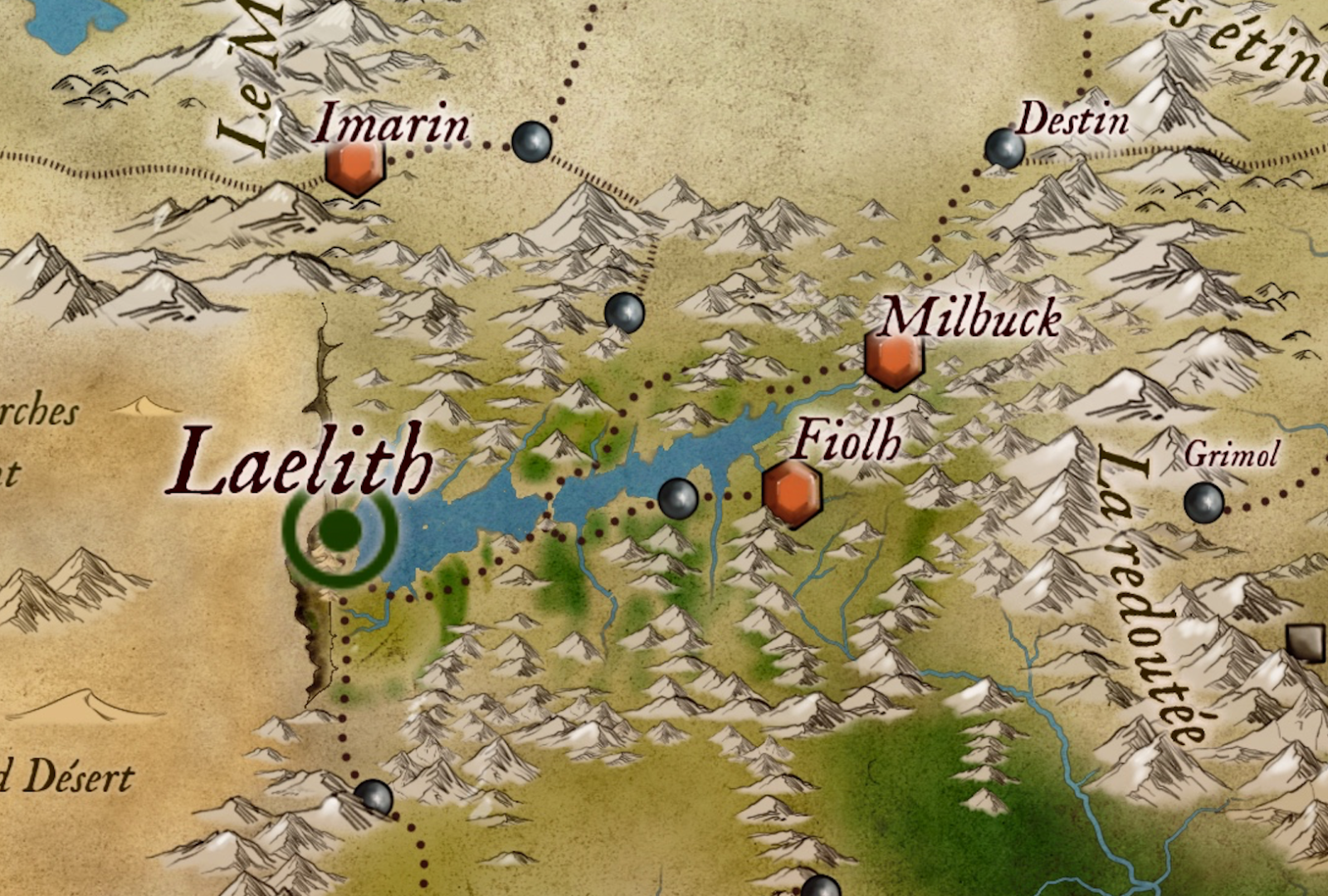Image resolution: width=1328 pixels, height=896 pixels.
Task: Select the green Laelith city marker
Action: [x=339, y=530]
